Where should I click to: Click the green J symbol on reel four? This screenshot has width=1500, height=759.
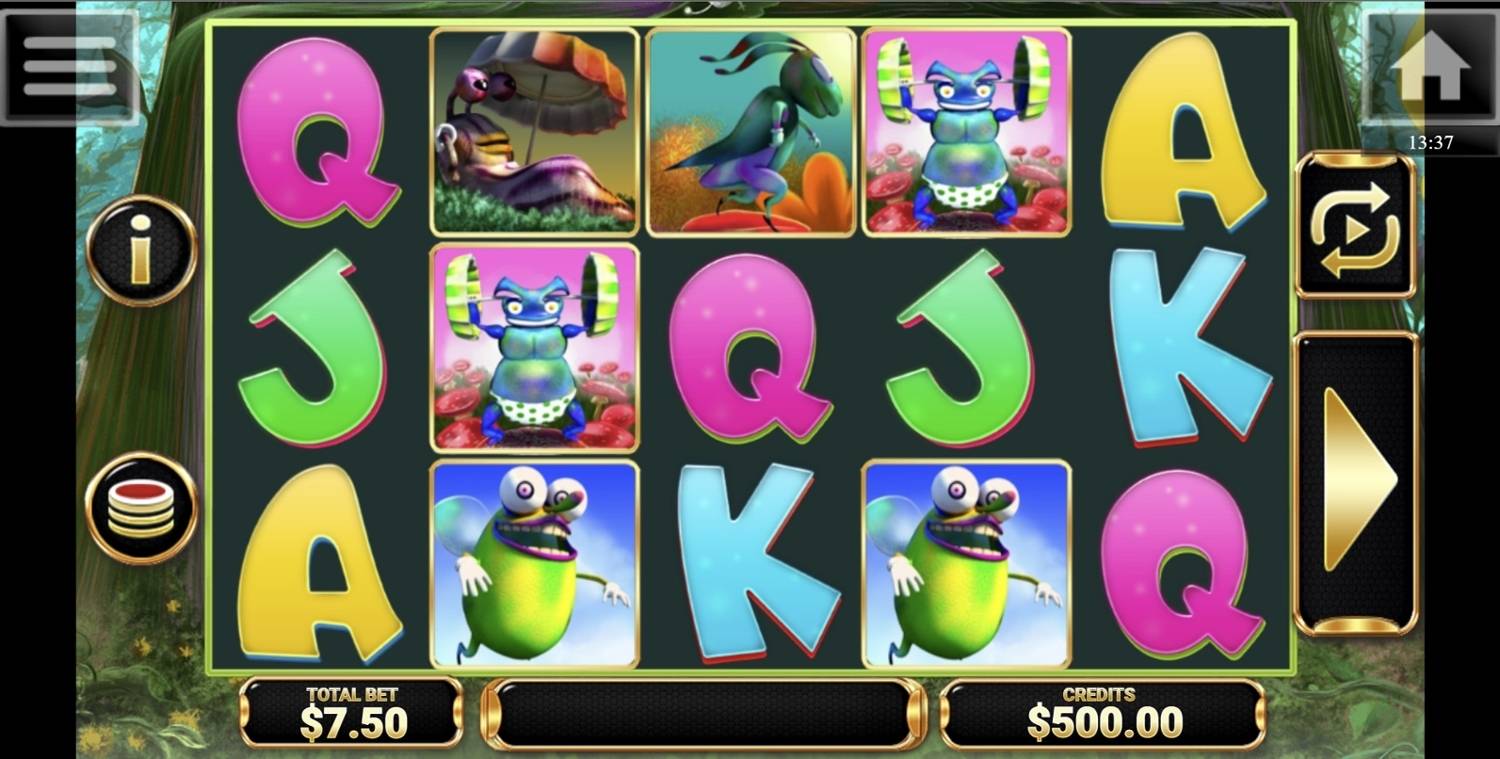(967, 348)
